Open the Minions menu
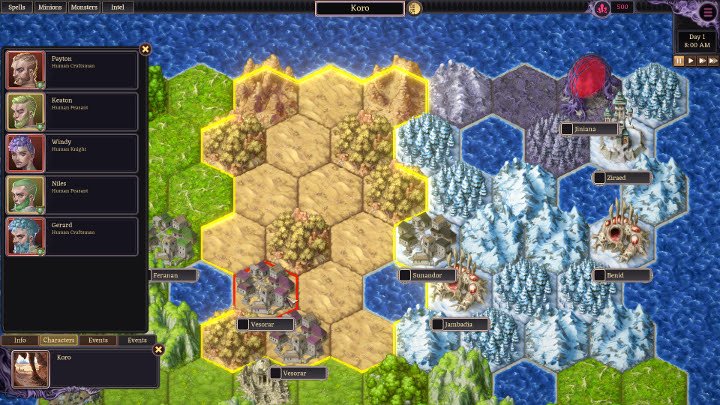 click(x=49, y=7)
